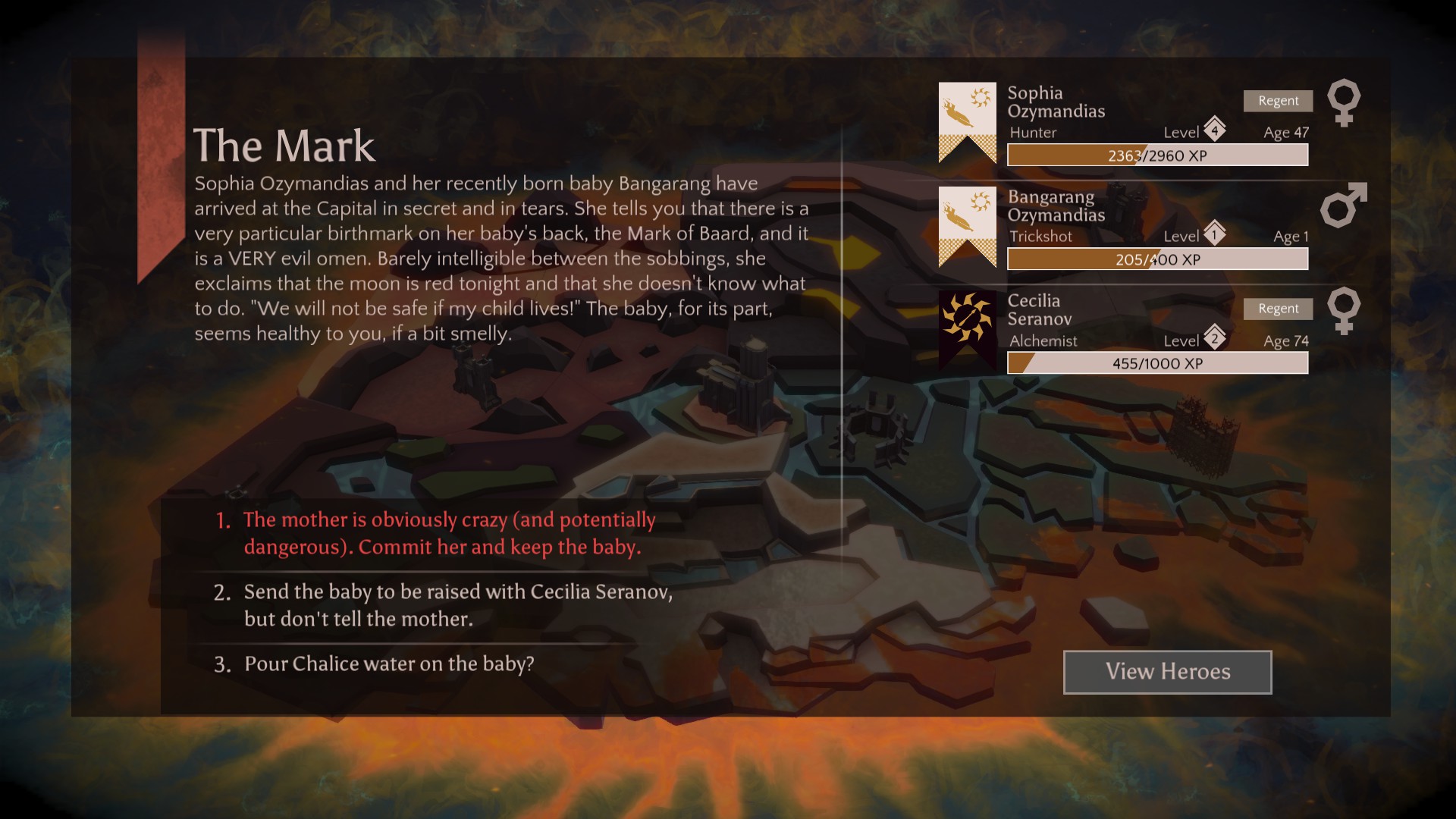The width and height of the screenshot is (1456, 819).
Task: Select Cecilia Seranov hero entry
Action: (x=1039, y=310)
